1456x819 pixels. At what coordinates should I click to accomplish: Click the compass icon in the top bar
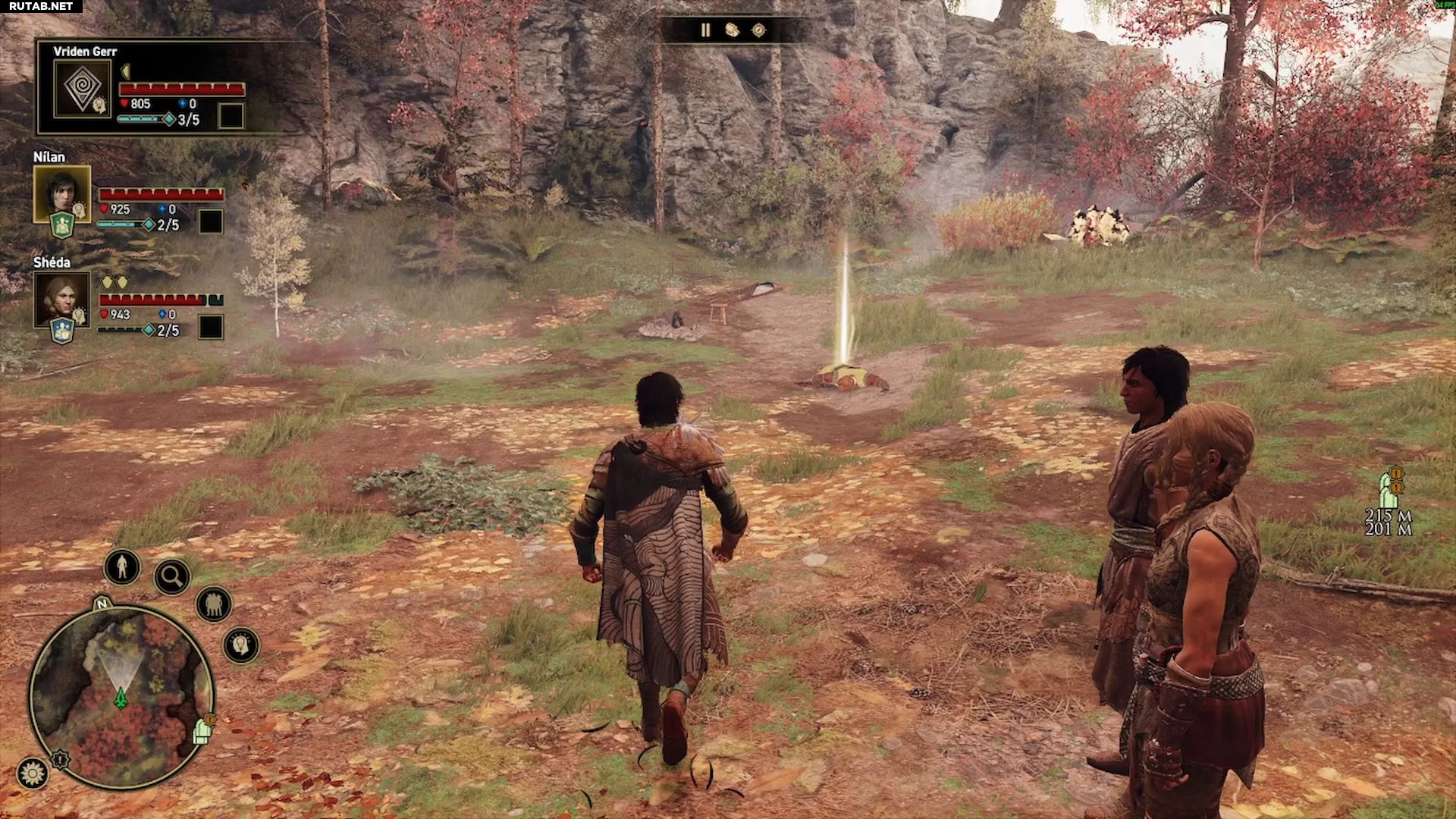[x=758, y=30]
